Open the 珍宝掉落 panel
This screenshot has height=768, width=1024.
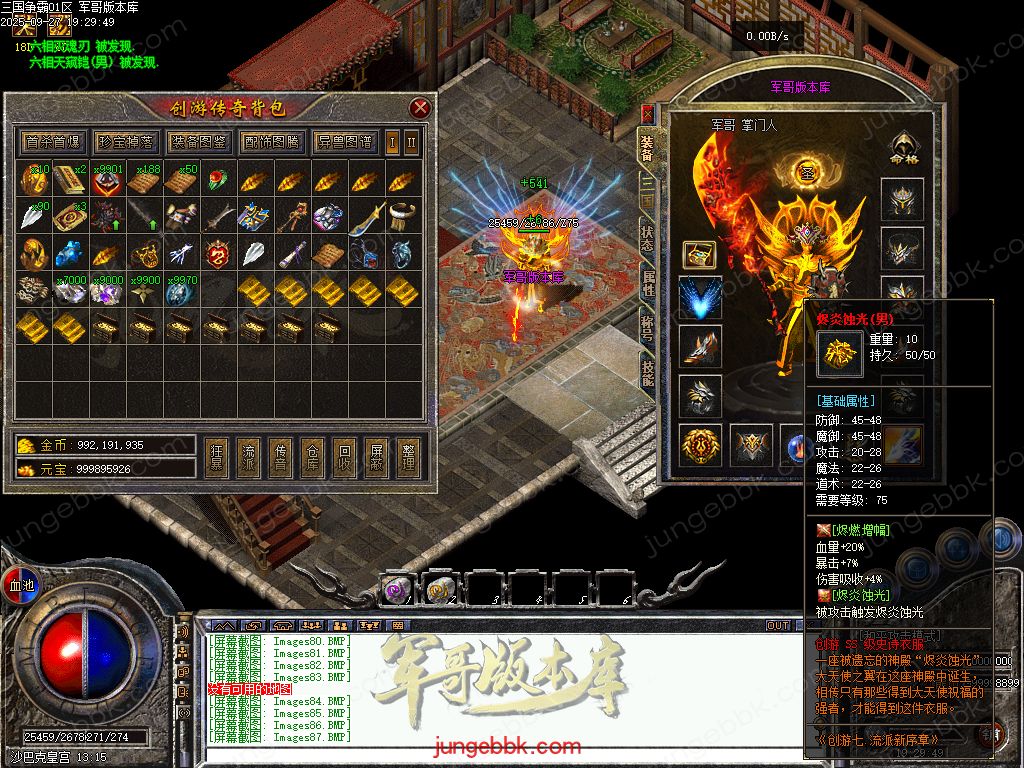tap(126, 142)
